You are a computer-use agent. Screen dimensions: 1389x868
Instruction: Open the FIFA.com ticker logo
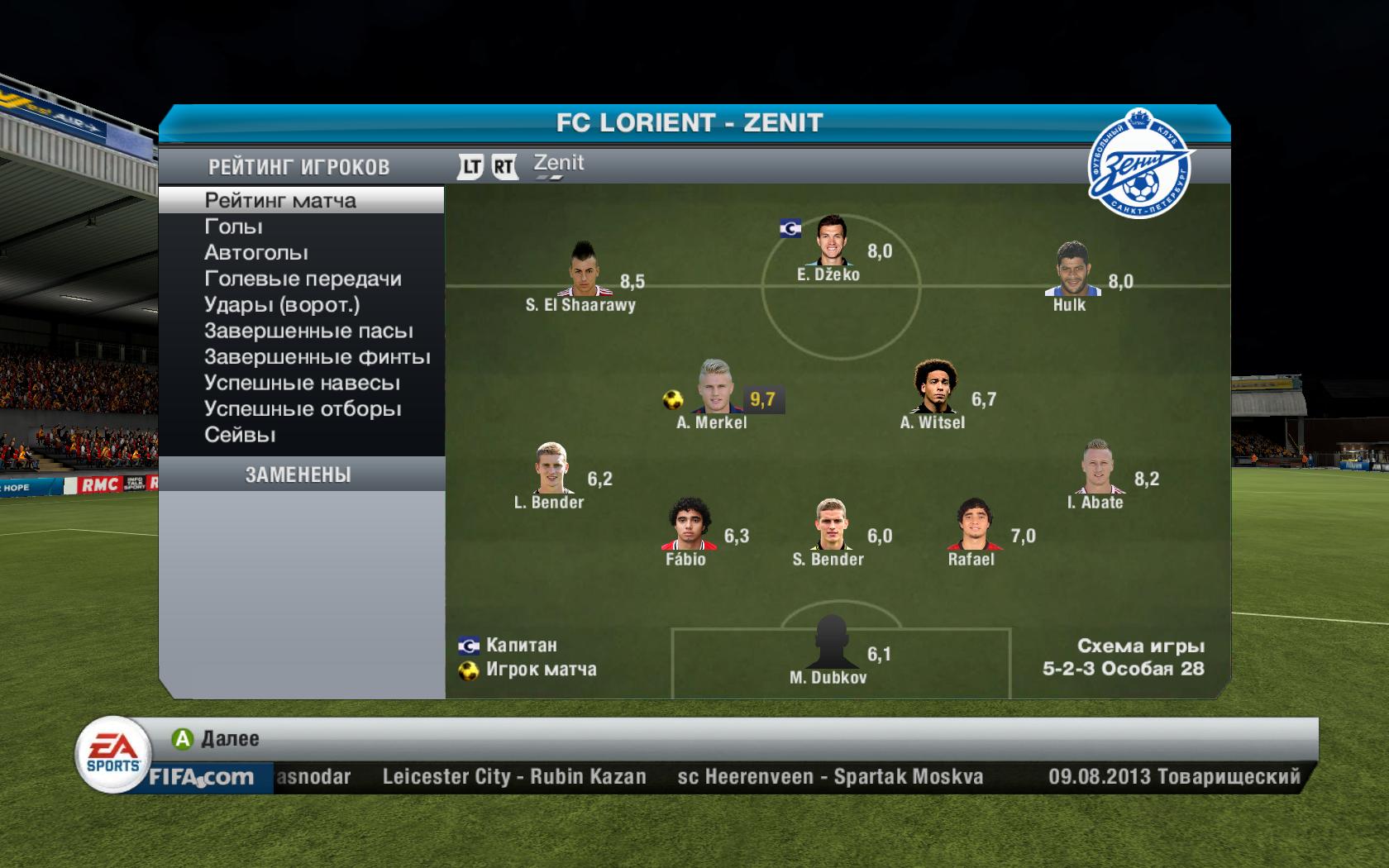202,777
